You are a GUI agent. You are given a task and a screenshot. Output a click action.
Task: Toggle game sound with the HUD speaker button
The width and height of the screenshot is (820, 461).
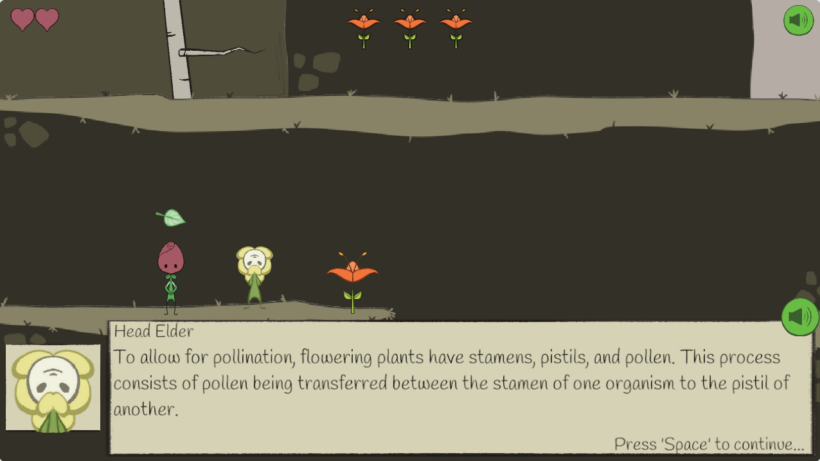[x=798, y=20]
